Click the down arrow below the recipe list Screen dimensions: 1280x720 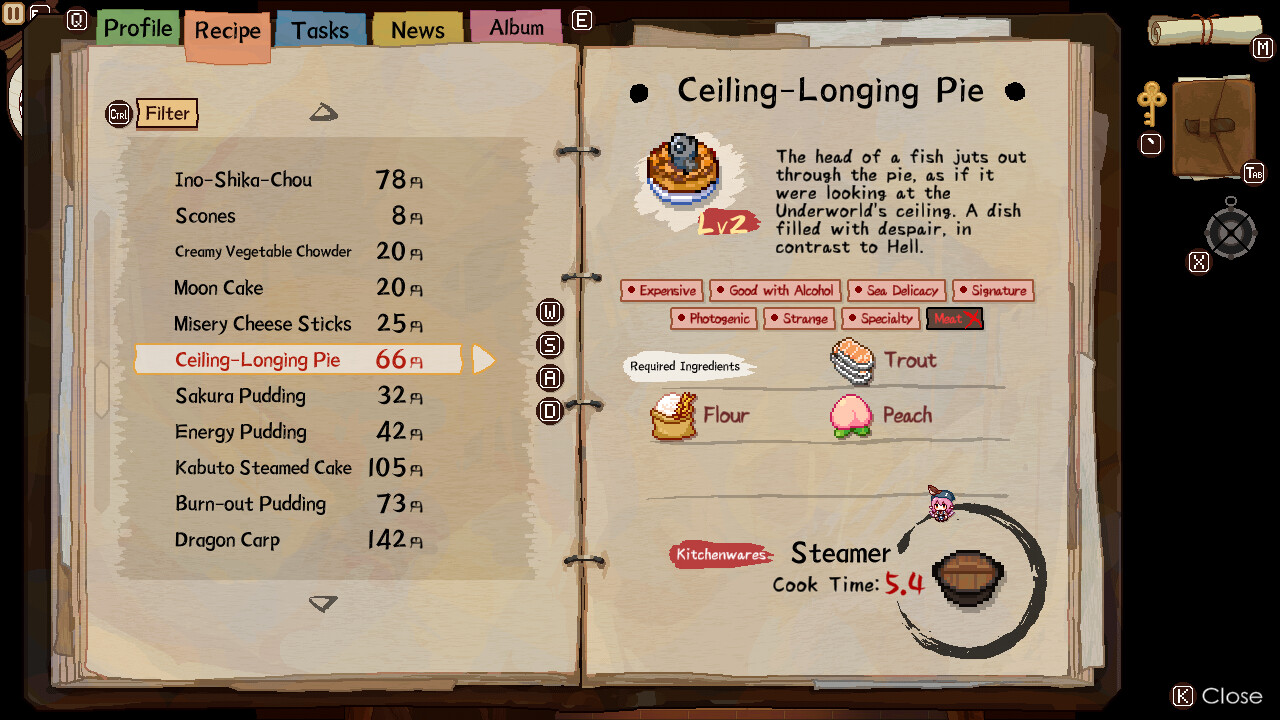pos(323,604)
